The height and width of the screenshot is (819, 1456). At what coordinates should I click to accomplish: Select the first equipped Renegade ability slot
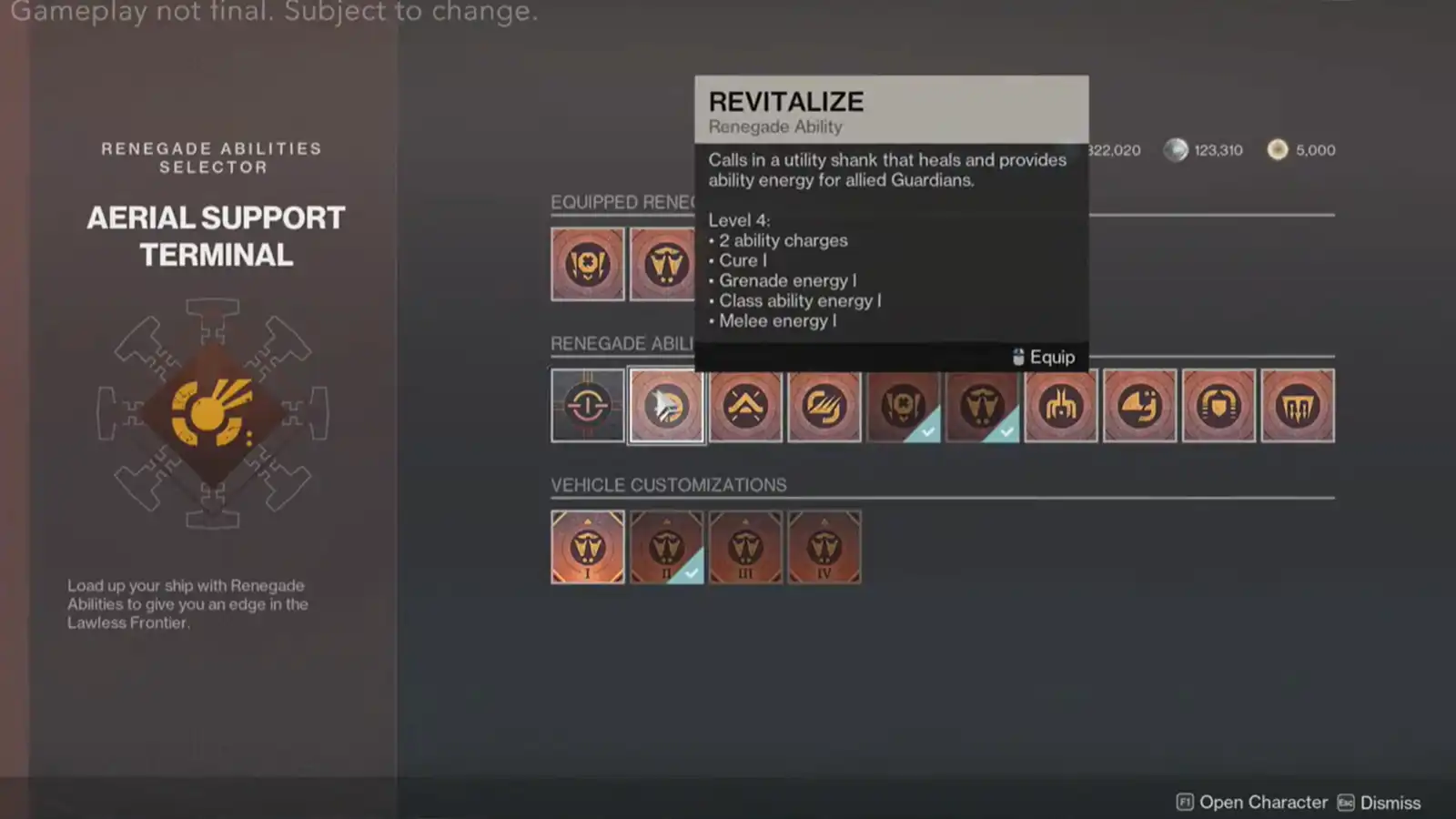coord(587,264)
